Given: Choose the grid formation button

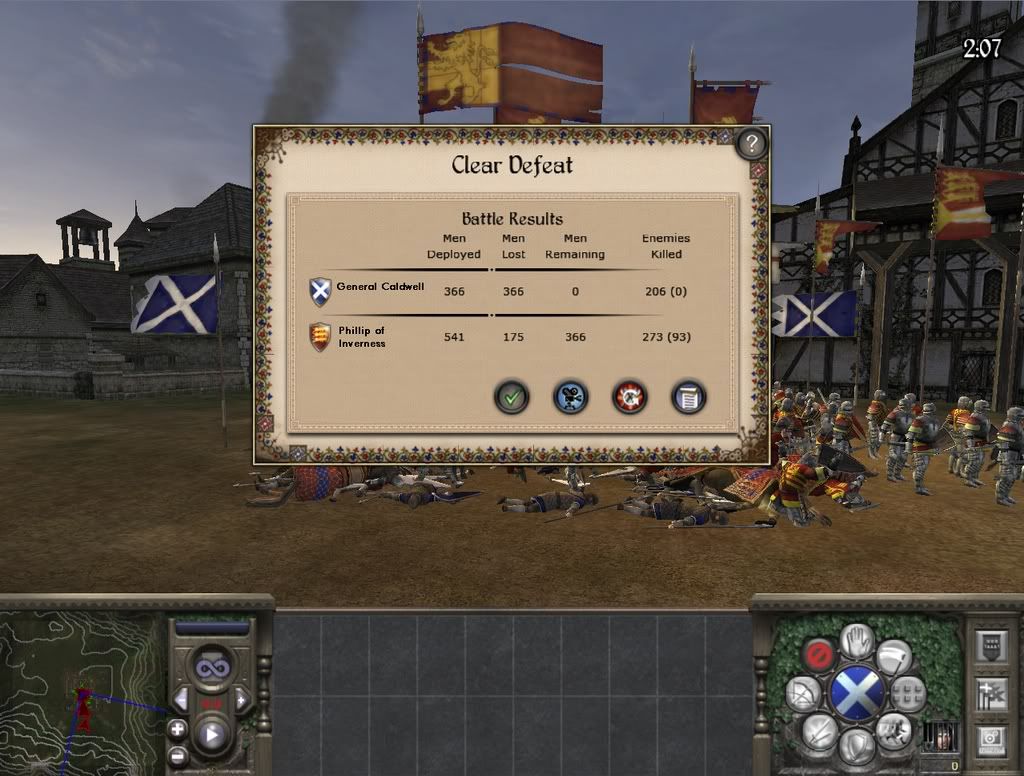Looking at the screenshot, I should (x=908, y=692).
